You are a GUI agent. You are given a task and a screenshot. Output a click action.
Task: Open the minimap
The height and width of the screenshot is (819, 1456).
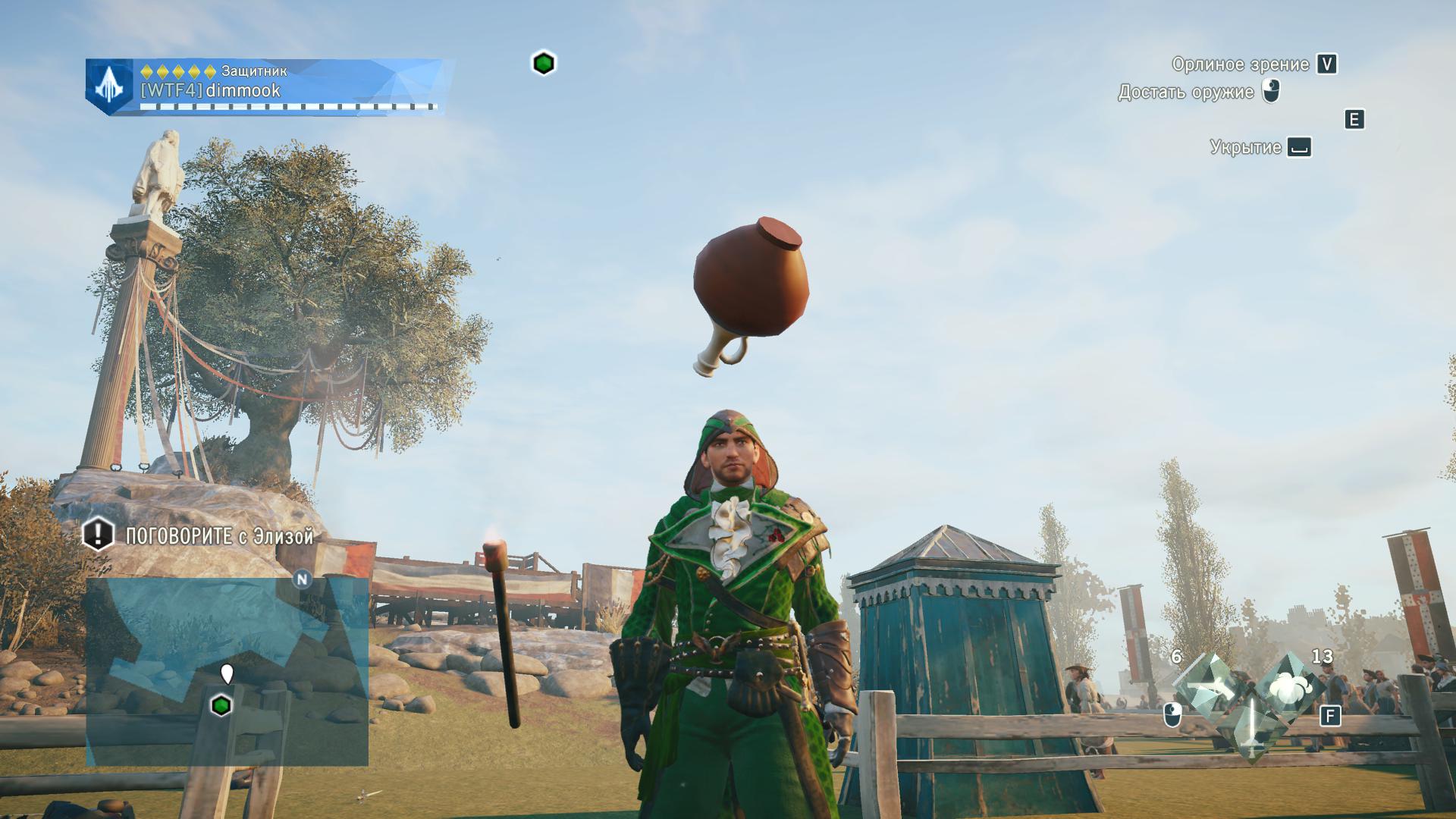point(227,671)
